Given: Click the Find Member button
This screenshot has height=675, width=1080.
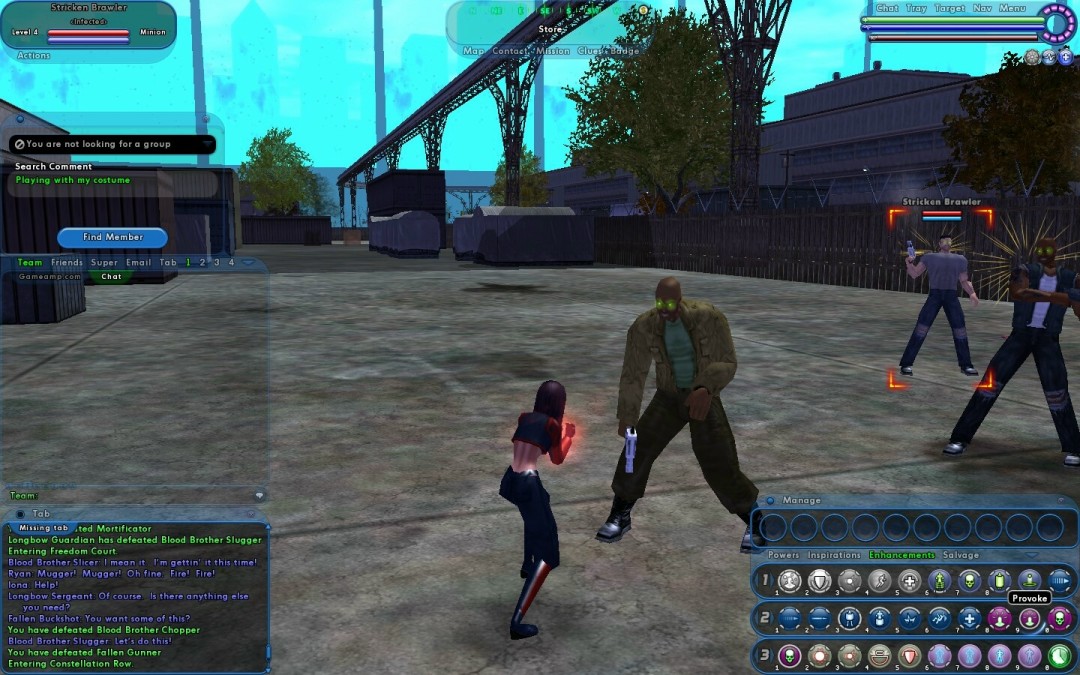Looking at the screenshot, I should tap(112, 237).
